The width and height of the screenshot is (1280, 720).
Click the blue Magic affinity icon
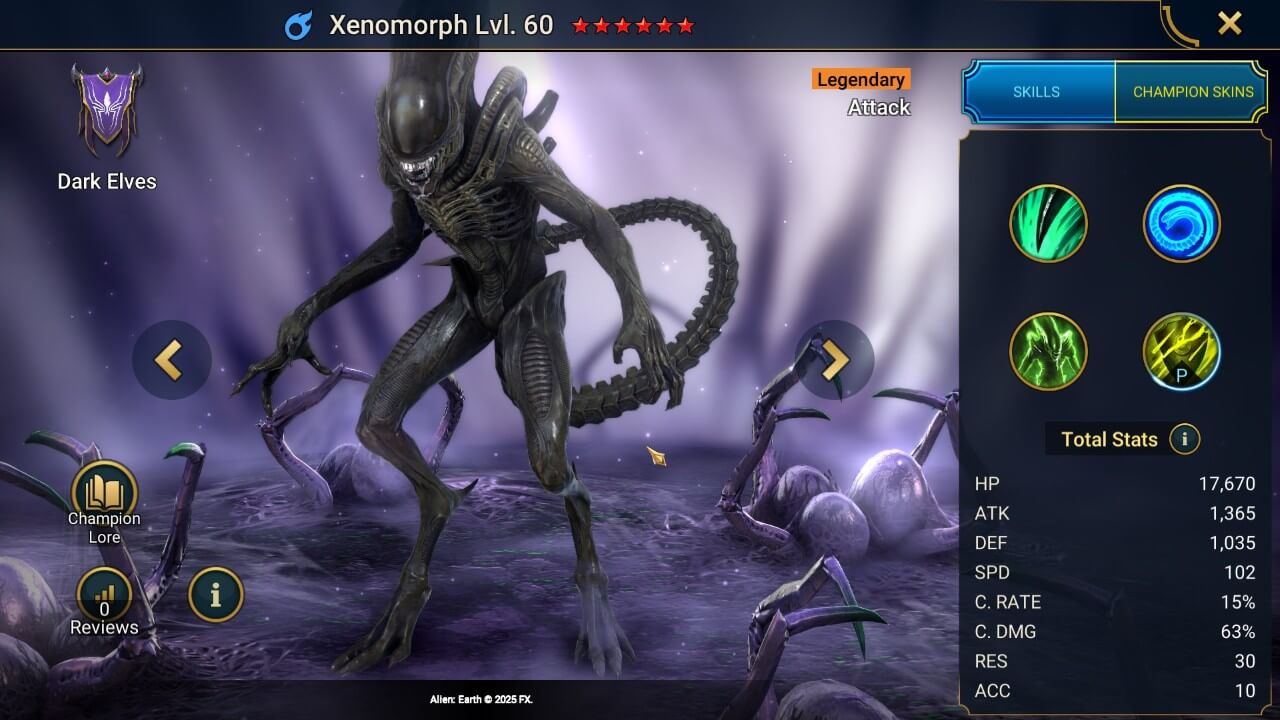pos(298,26)
